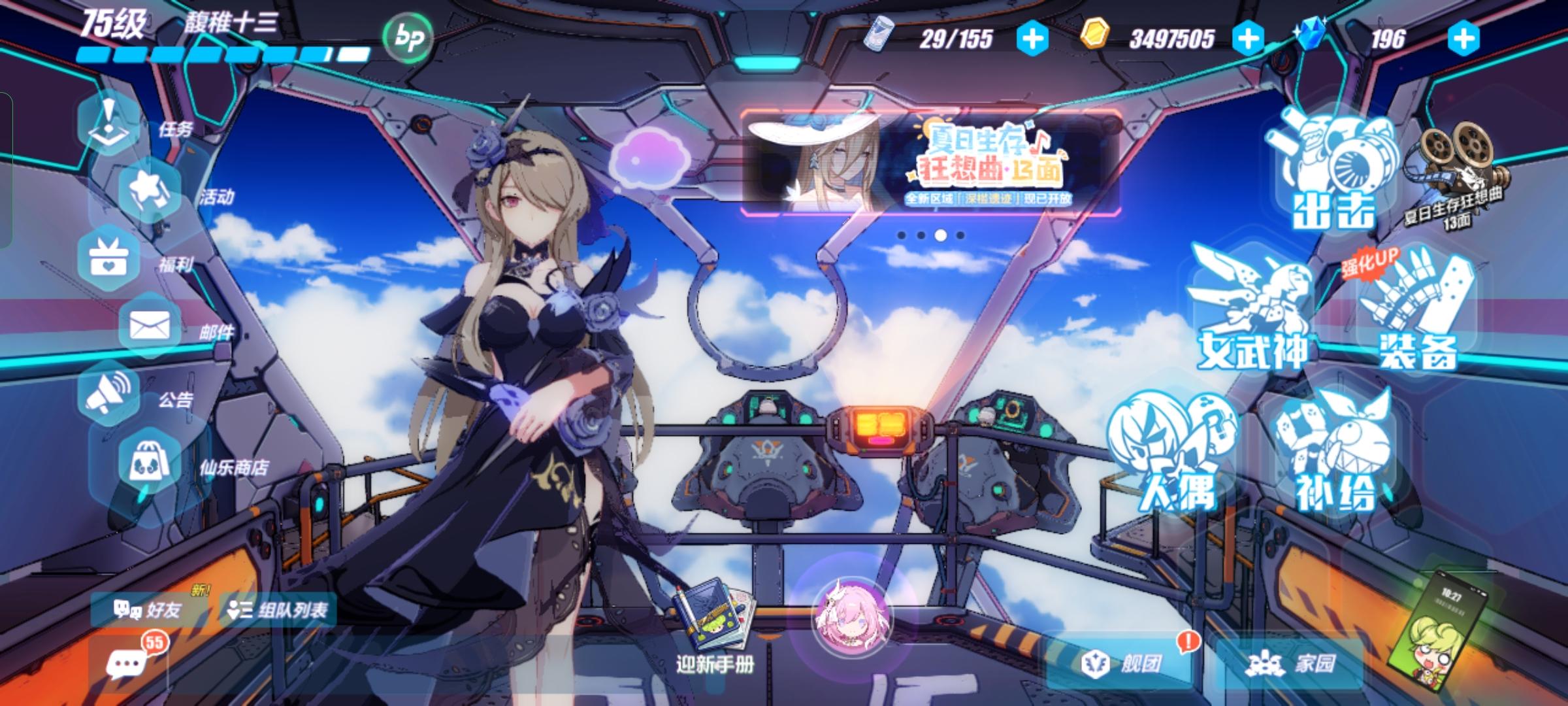Add stamina with the plus button
The image size is (1568, 706).
(x=1032, y=39)
